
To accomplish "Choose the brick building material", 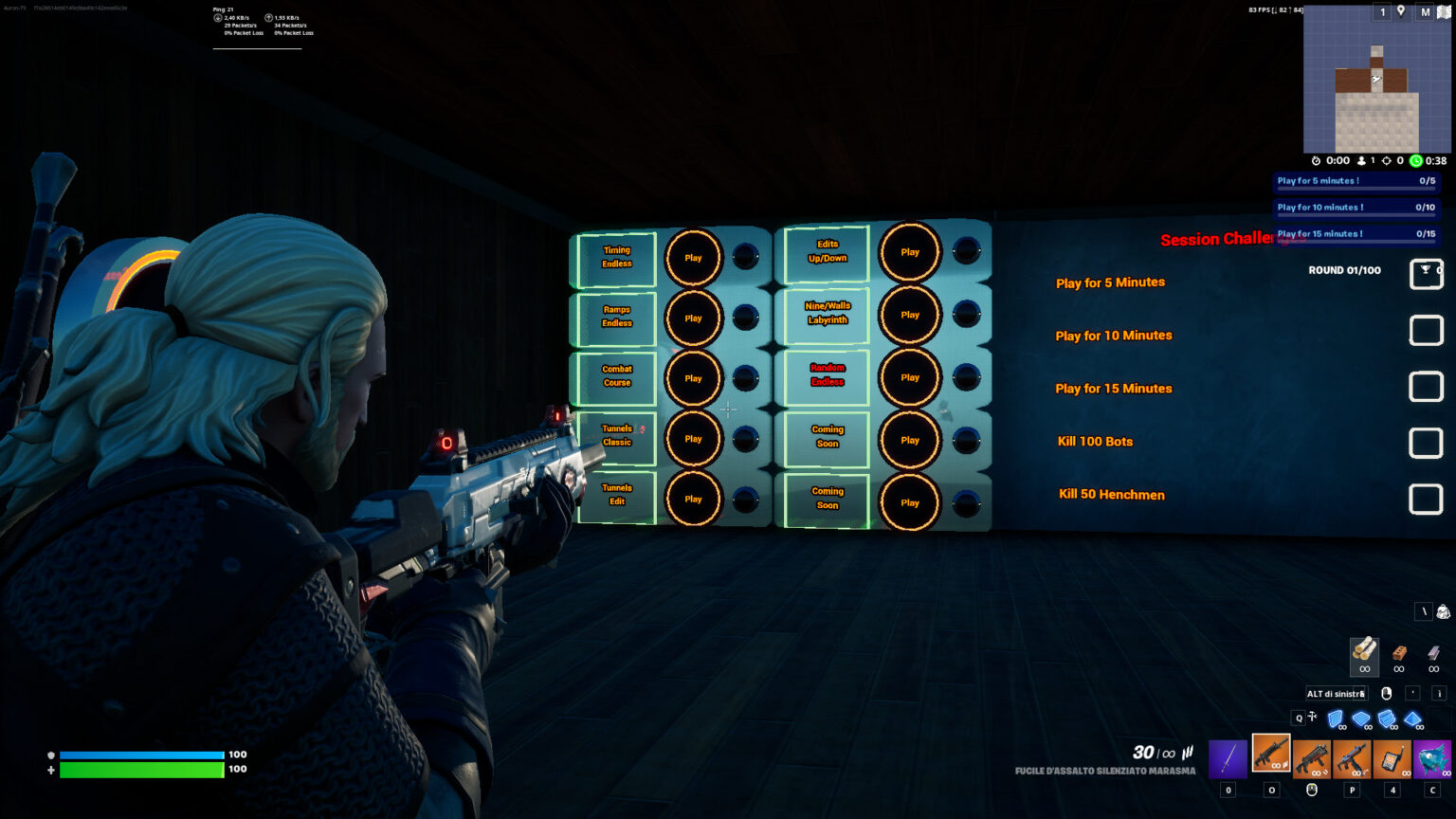I will 1399,653.
